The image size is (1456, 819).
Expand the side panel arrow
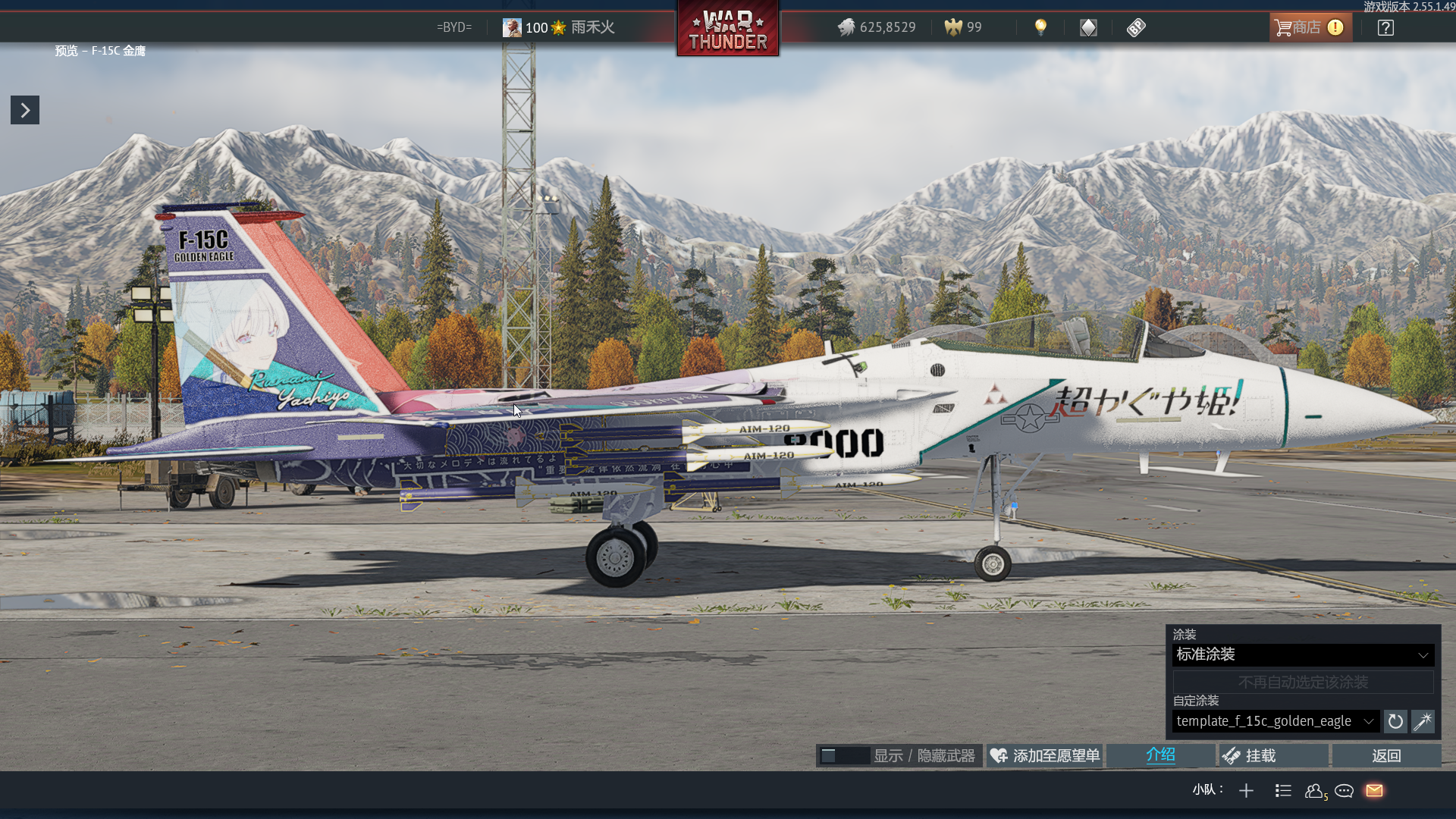coord(25,111)
